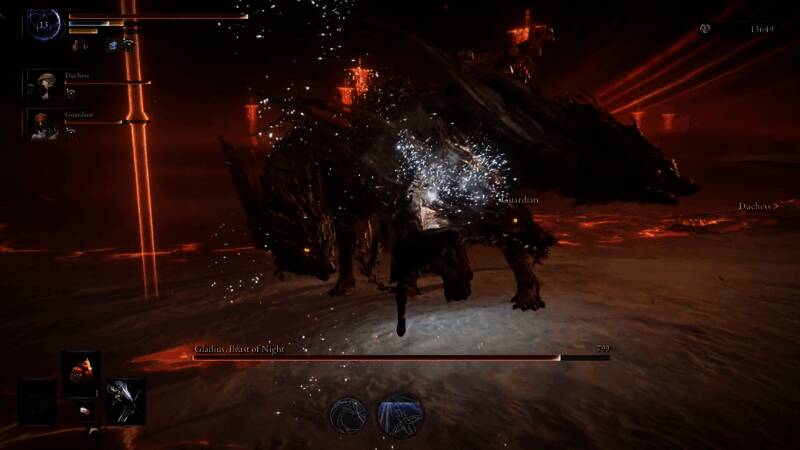Click the level 13 emblem

coord(44,24)
